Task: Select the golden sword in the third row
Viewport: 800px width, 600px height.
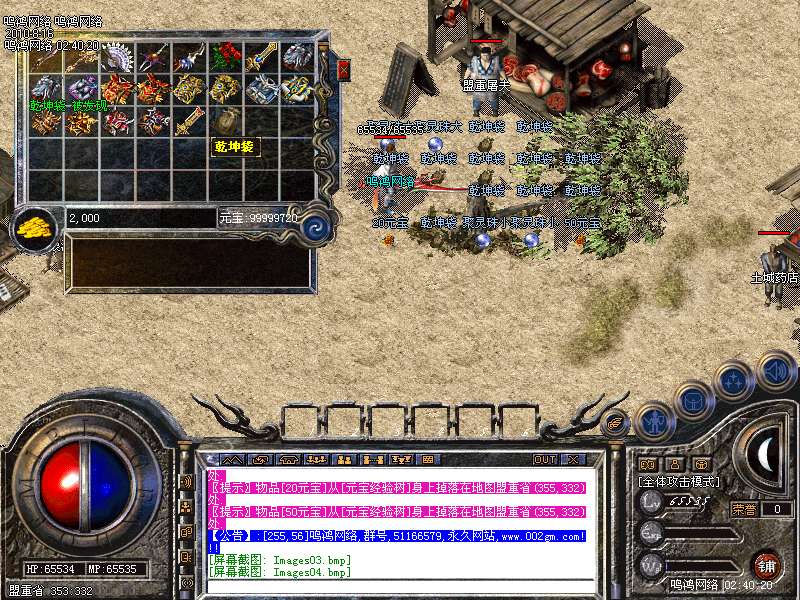Action: (190, 121)
